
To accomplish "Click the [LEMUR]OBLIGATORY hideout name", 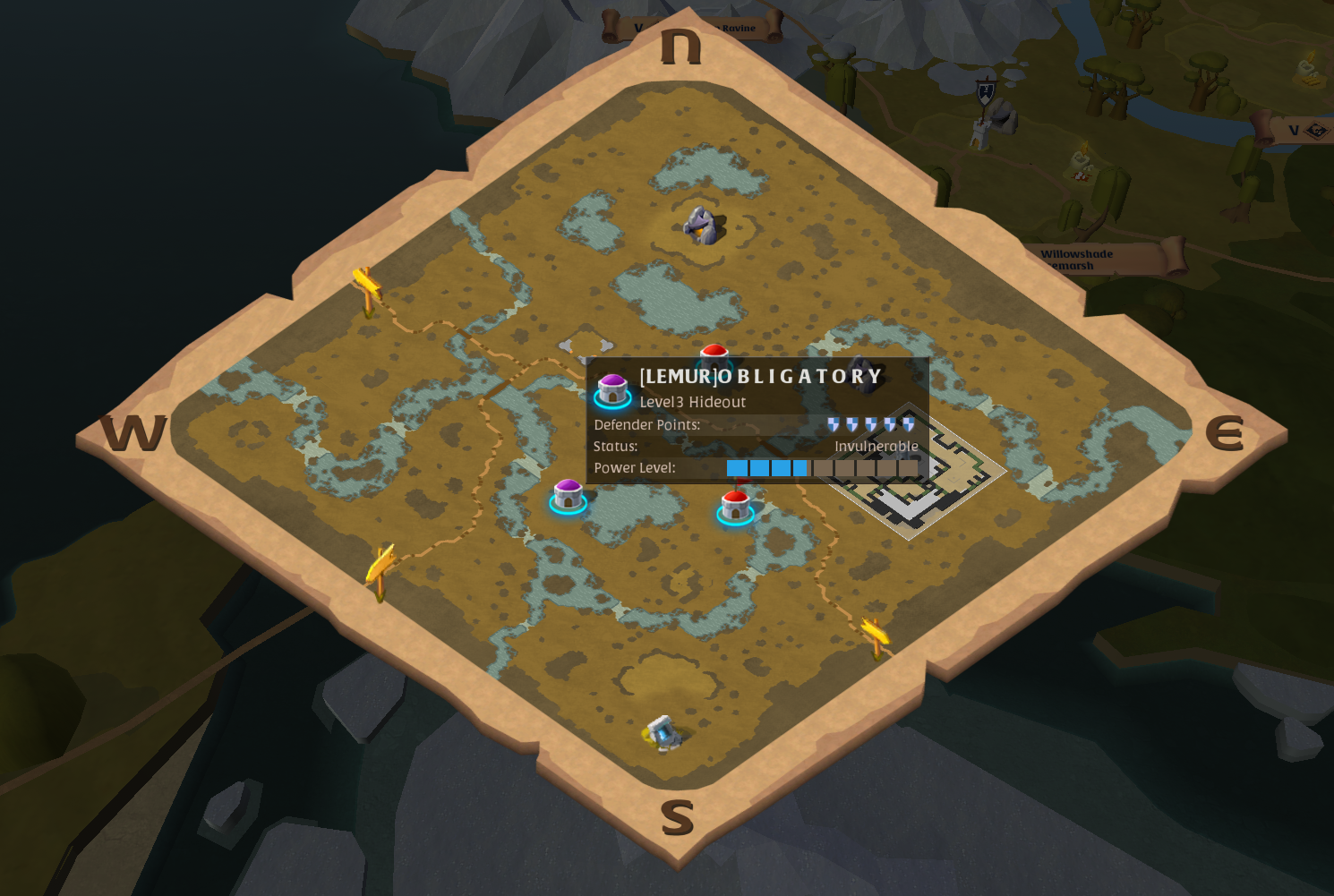I will pos(759,376).
